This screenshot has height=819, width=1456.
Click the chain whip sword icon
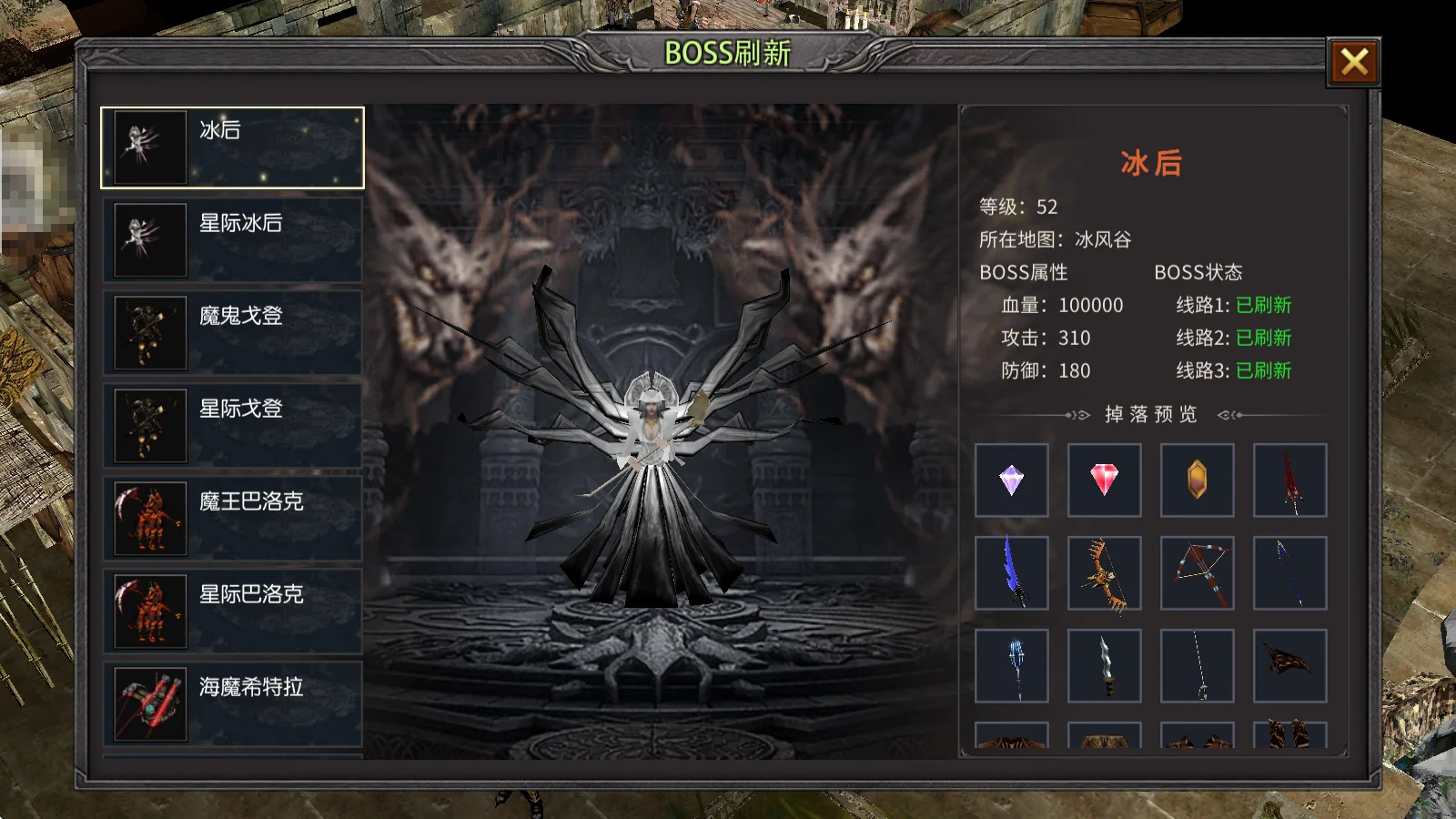tap(1196, 664)
